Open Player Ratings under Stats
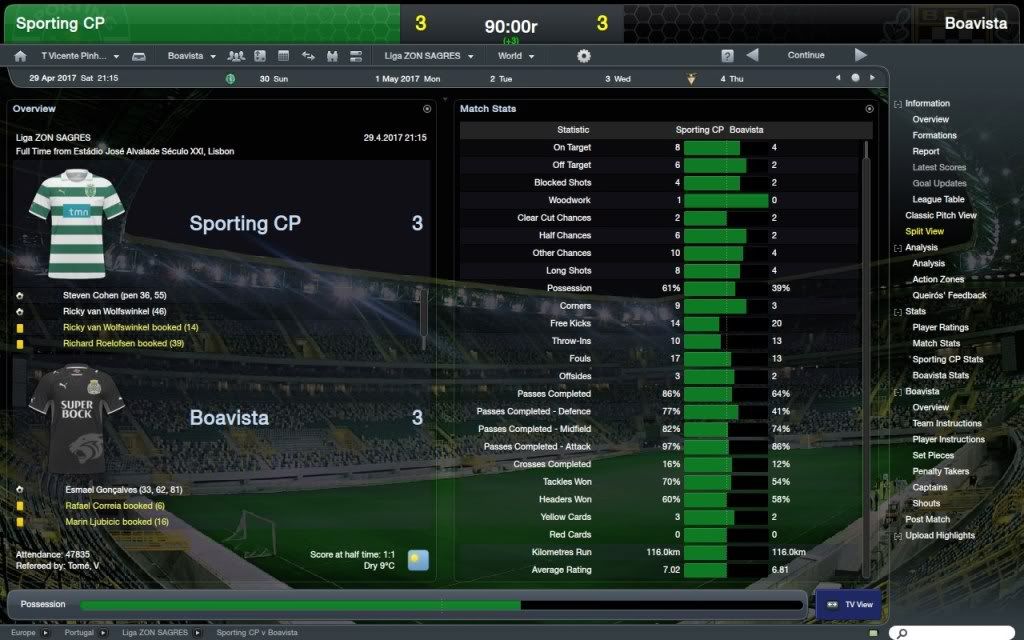 click(x=940, y=327)
